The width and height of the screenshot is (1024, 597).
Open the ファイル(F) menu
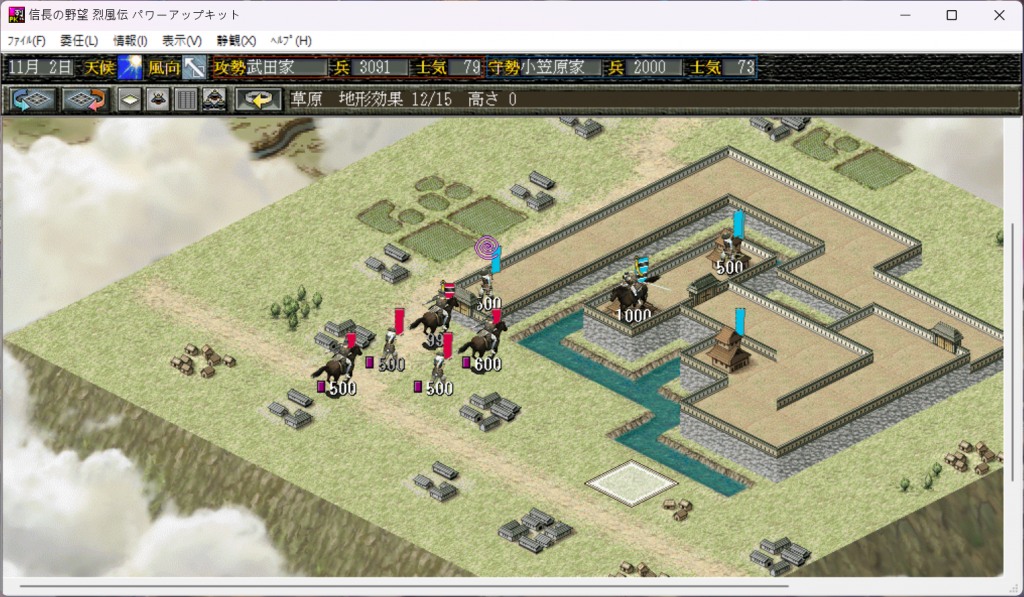click(27, 41)
